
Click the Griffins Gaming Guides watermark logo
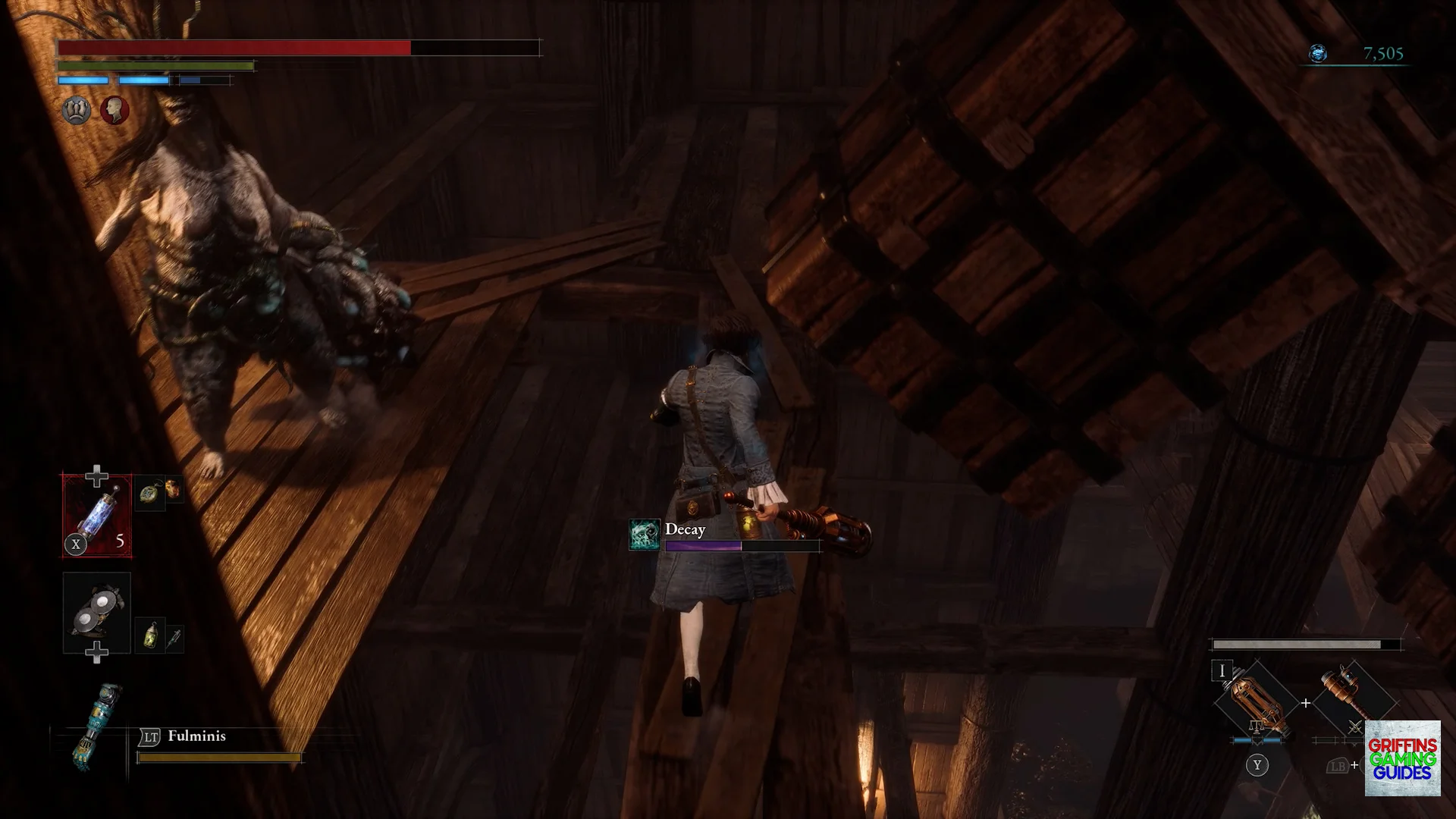pos(1402,758)
